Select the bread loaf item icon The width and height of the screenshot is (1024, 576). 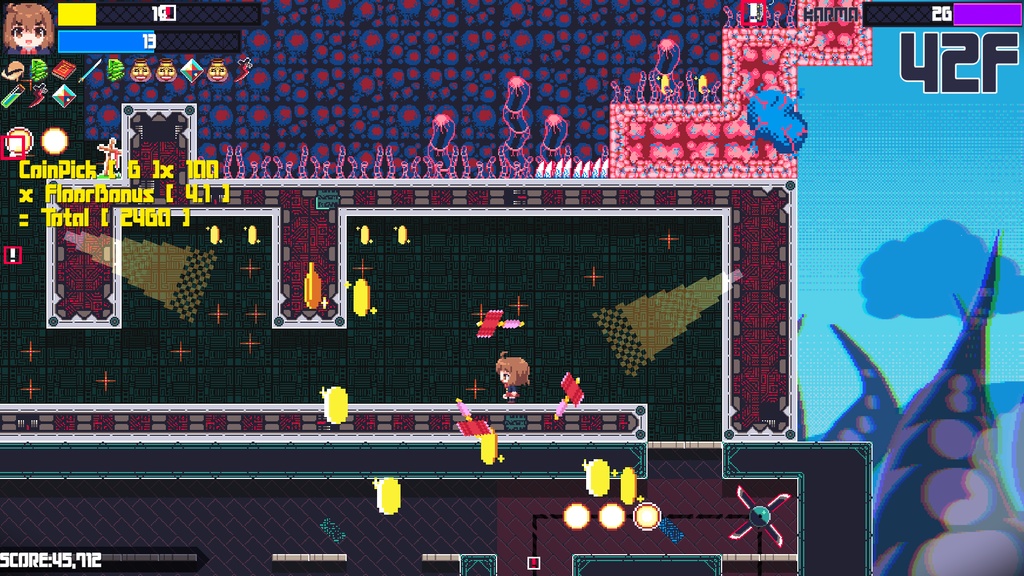click(x=16, y=71)
